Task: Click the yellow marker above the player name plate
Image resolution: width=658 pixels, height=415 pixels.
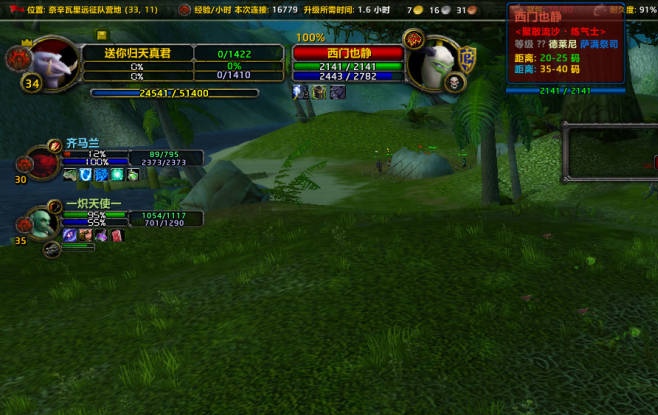Action: (101, 35)
